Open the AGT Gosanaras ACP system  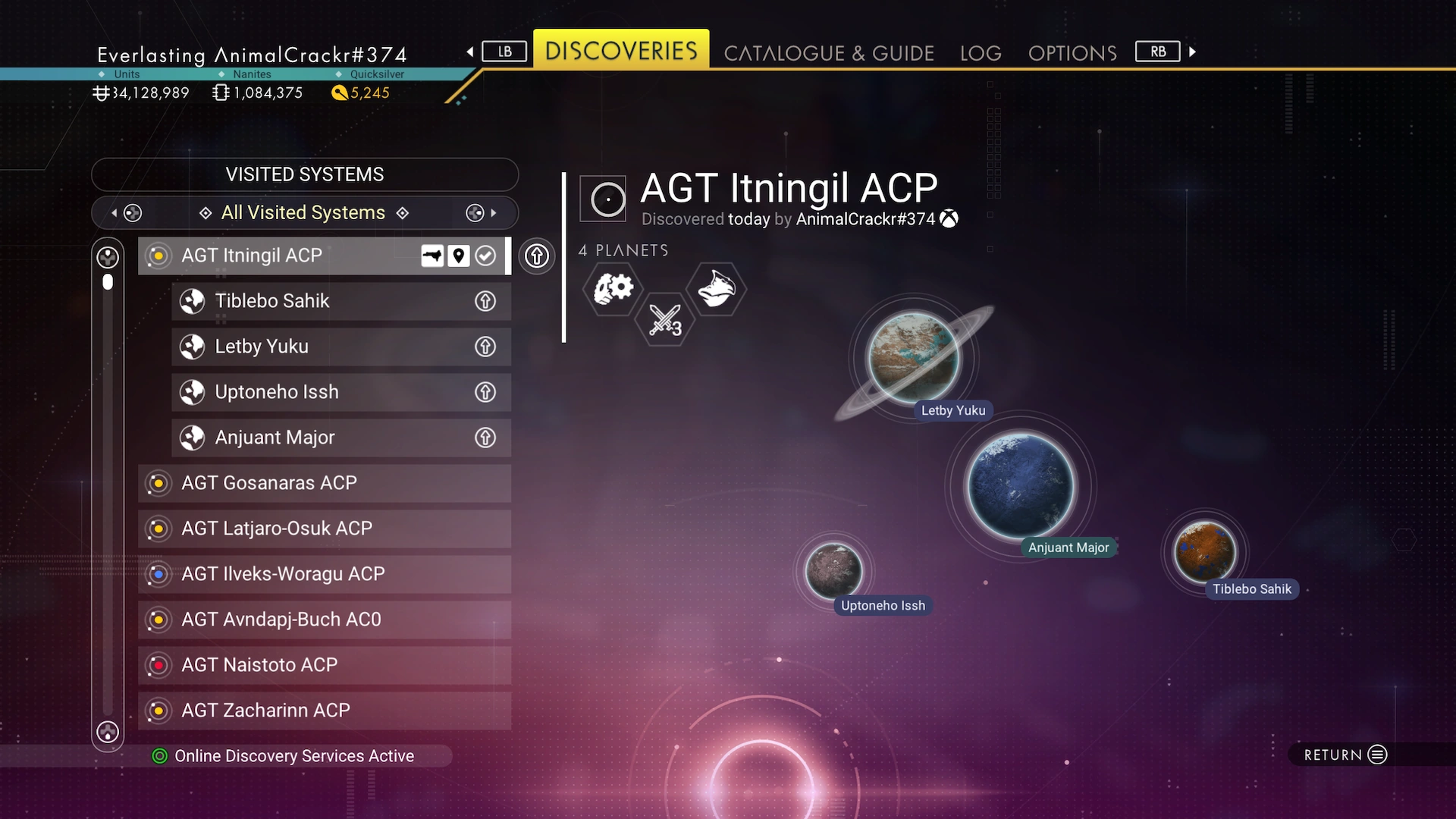click(324, 483)
